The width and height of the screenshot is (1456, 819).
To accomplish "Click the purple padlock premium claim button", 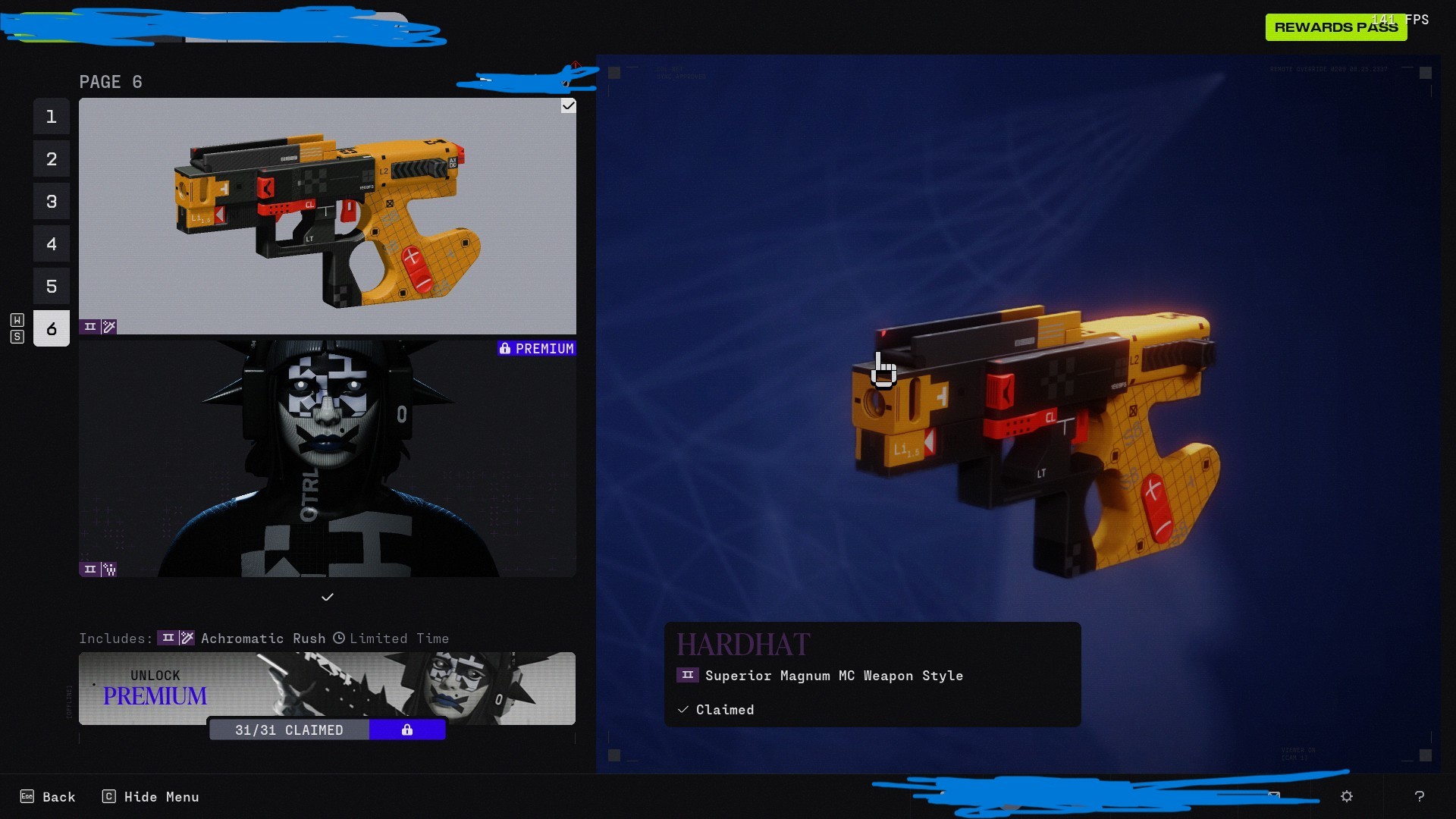I will [x=407, y=730].
